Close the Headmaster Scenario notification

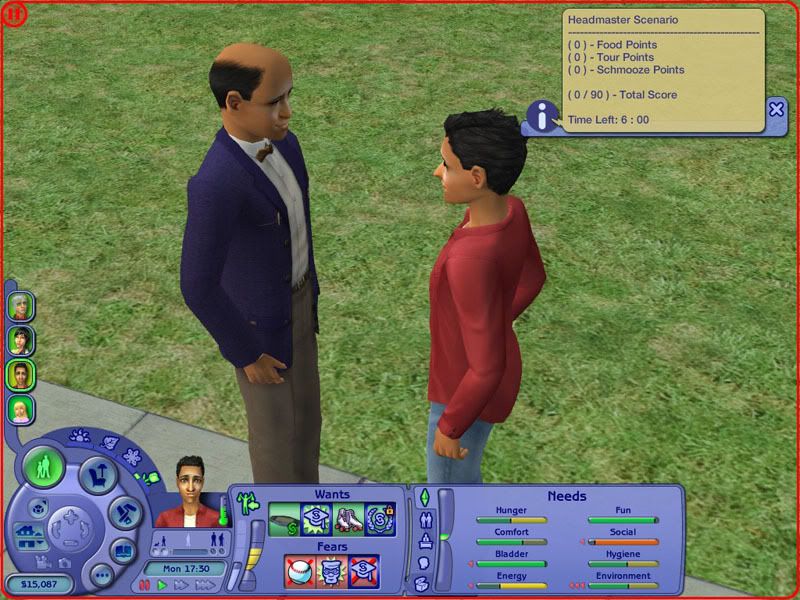pos(776,109)
